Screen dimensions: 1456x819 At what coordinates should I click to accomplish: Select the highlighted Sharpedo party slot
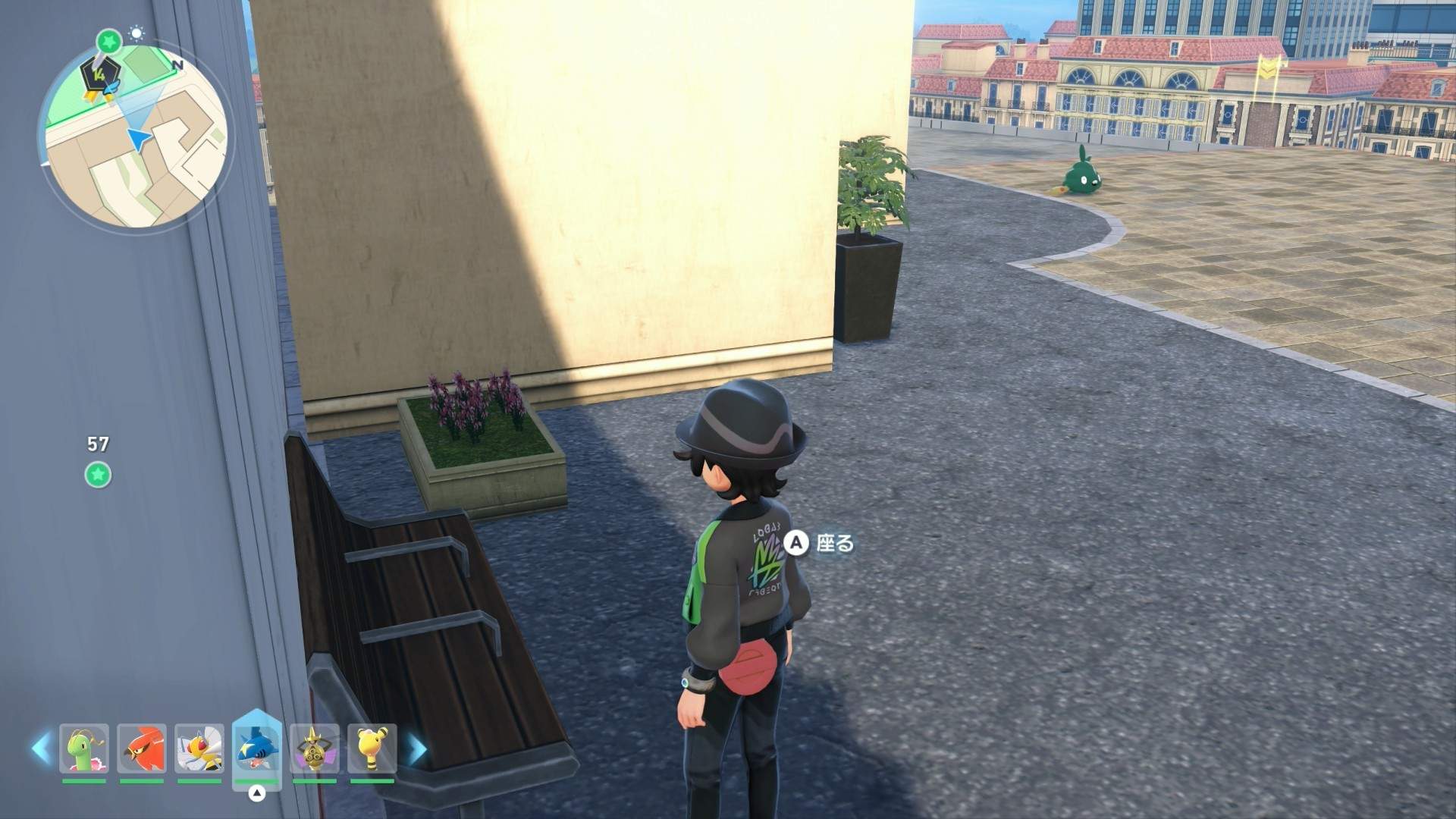click(x=257, y=747)
